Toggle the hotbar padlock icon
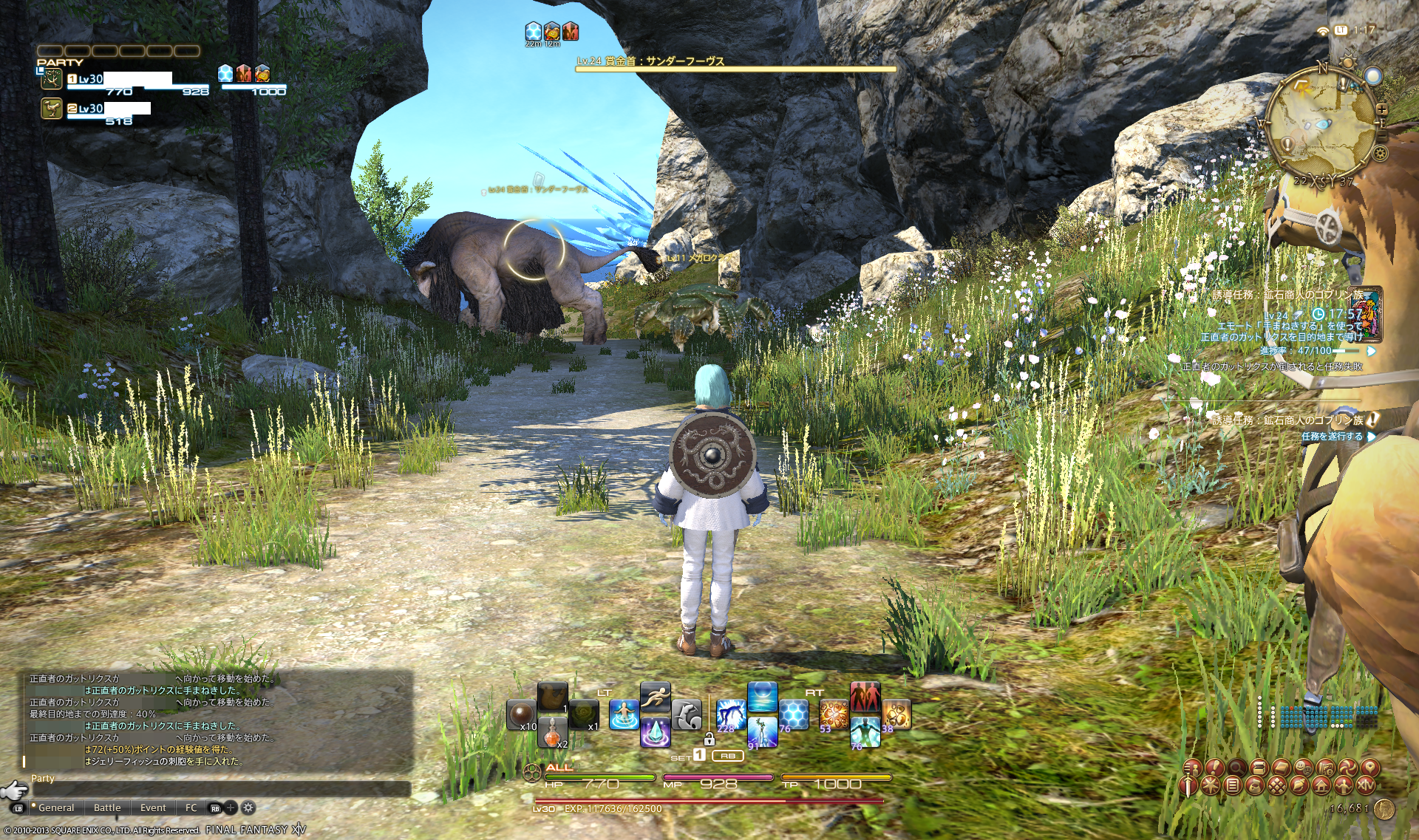1419x840 pixels. coord(709,739)
